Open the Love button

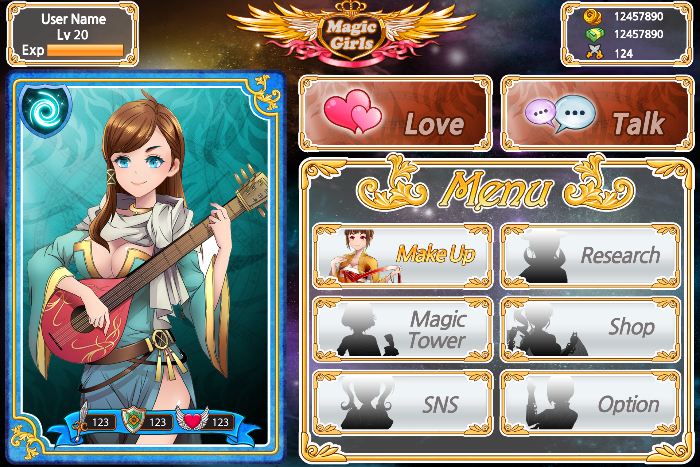click(394, 113)
